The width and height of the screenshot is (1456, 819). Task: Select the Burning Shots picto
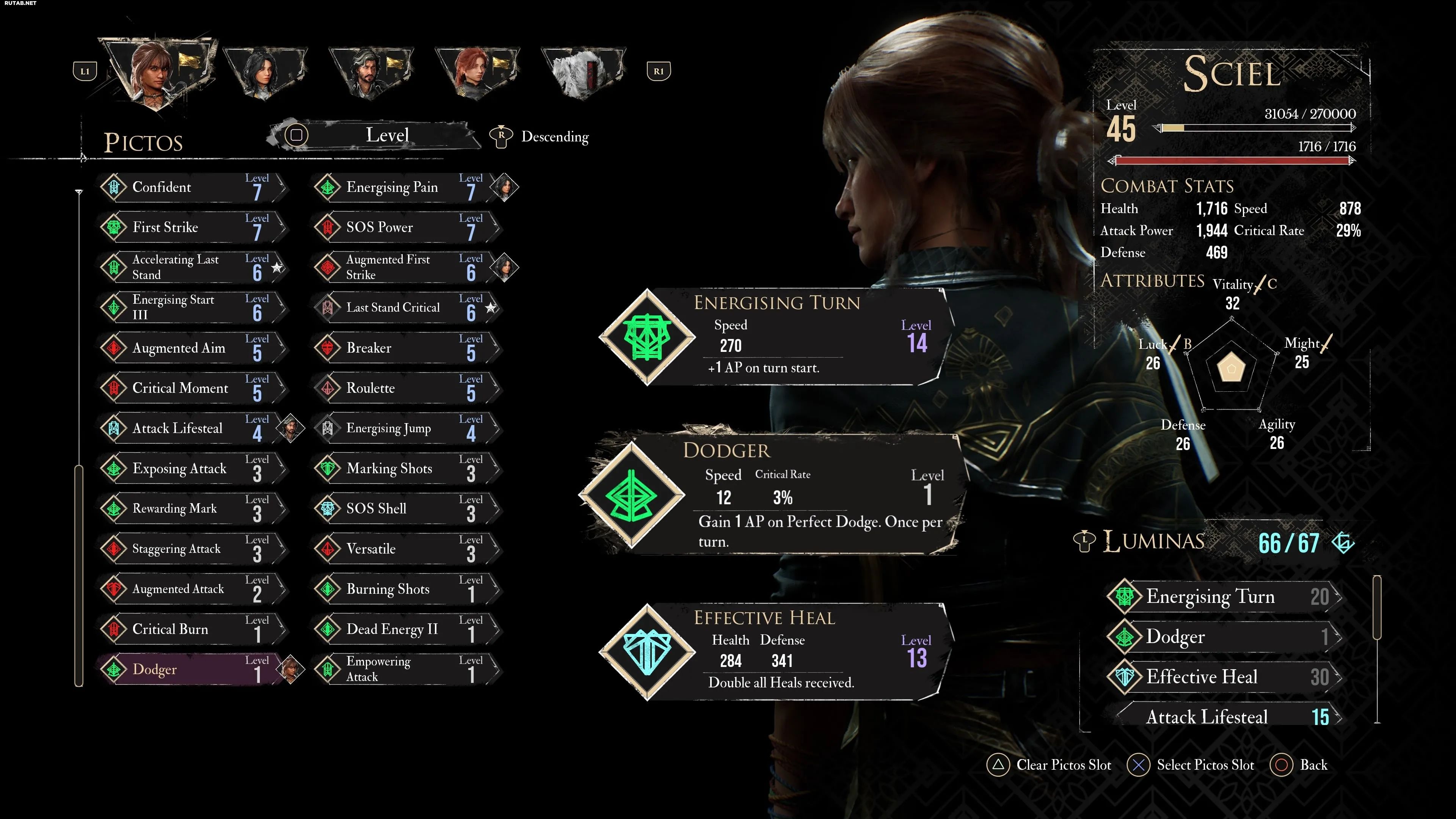(x=403, y=589)
